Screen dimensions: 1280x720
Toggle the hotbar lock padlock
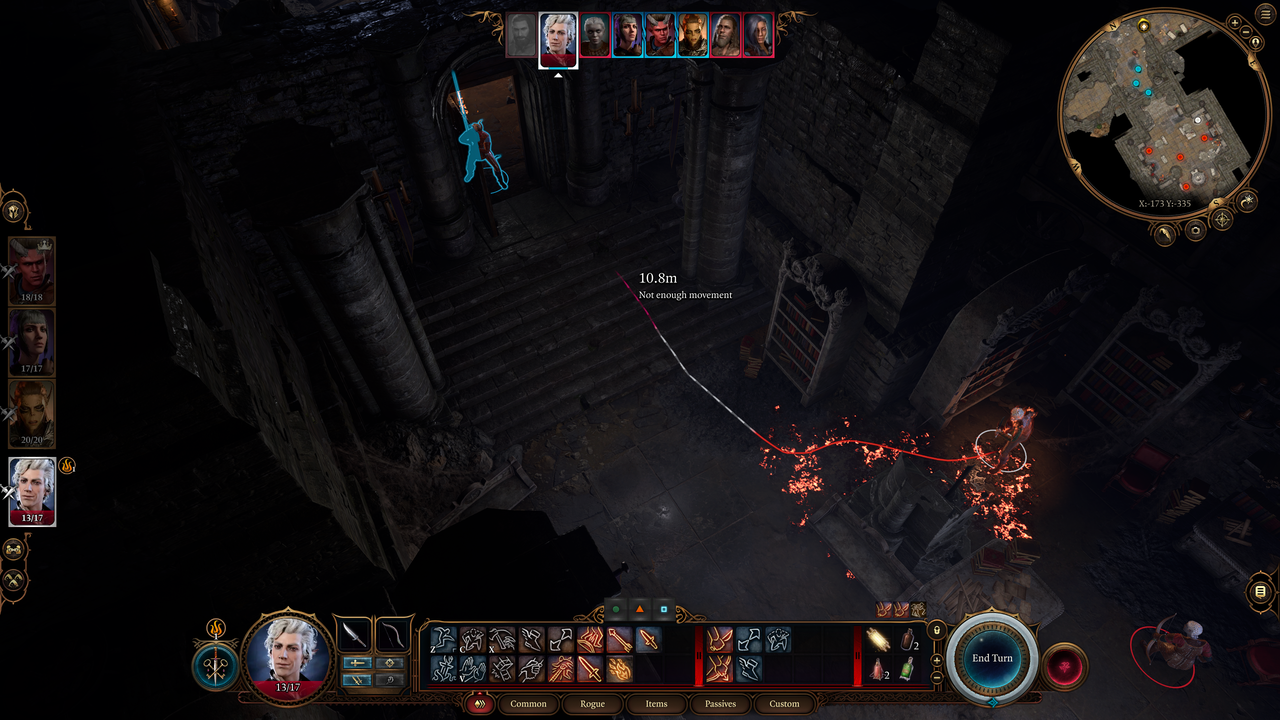936,630
